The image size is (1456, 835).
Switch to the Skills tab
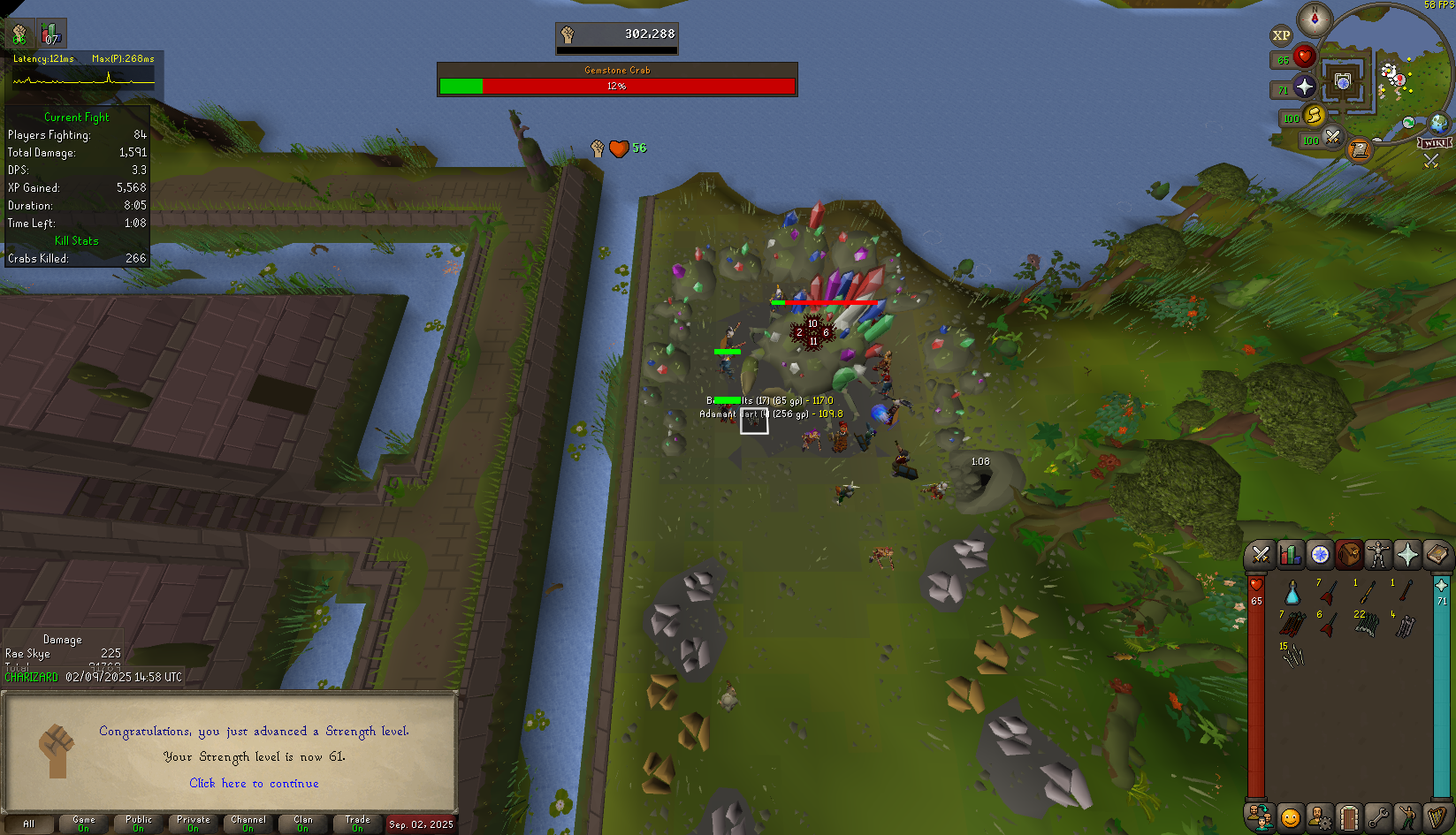pos(1290,555)
